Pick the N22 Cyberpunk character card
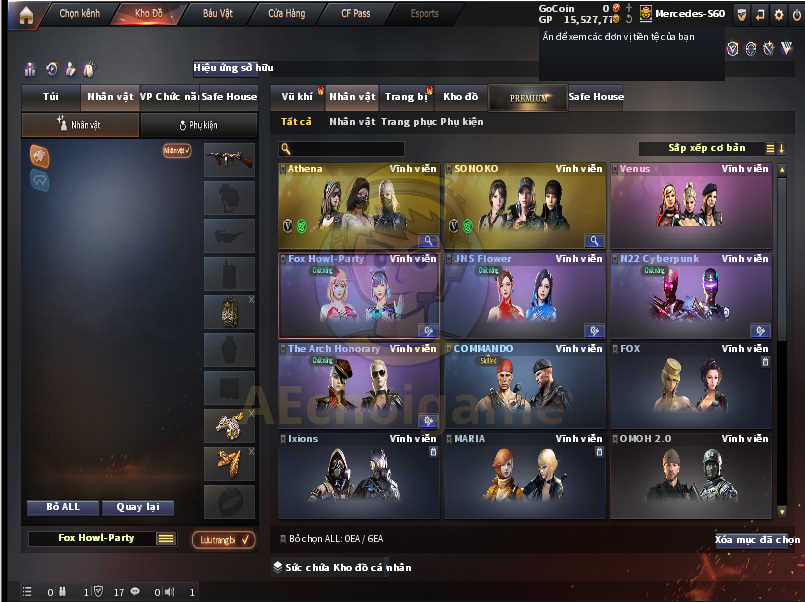Viewport: 805px width, 602px height. [x=690, y=296]
